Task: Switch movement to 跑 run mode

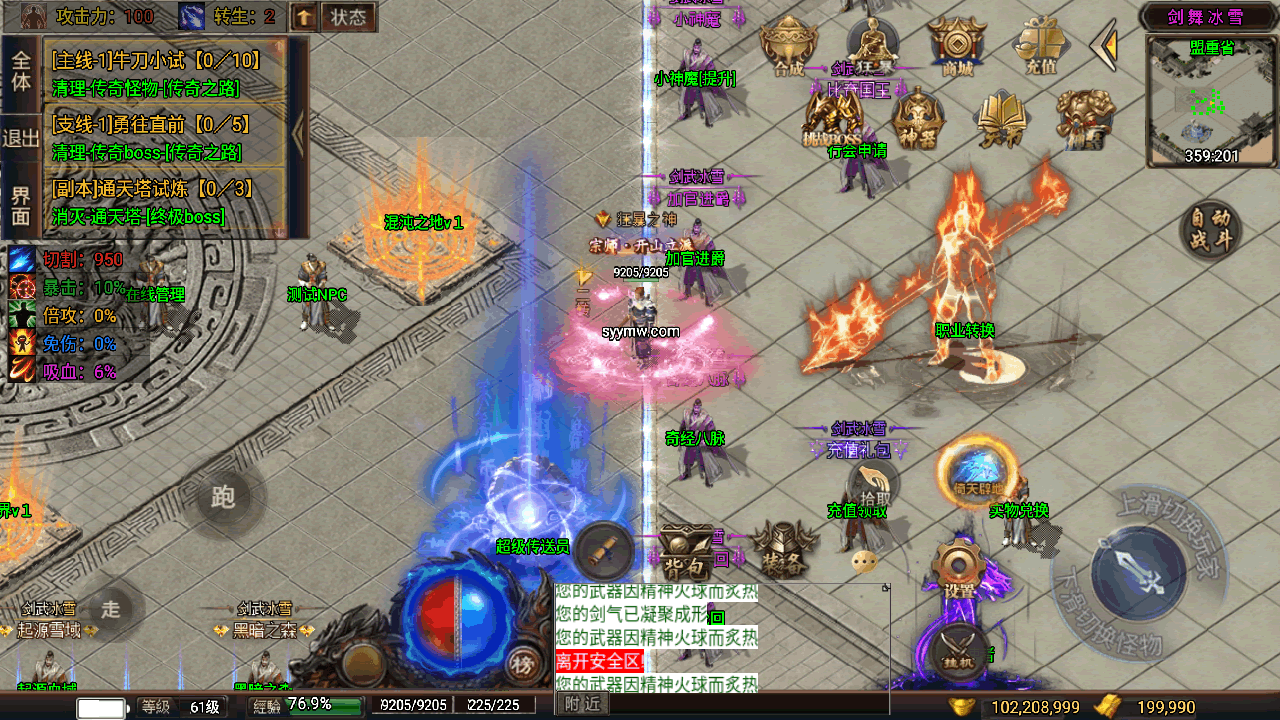Action: pyautogui.click(x=224, y=497)
